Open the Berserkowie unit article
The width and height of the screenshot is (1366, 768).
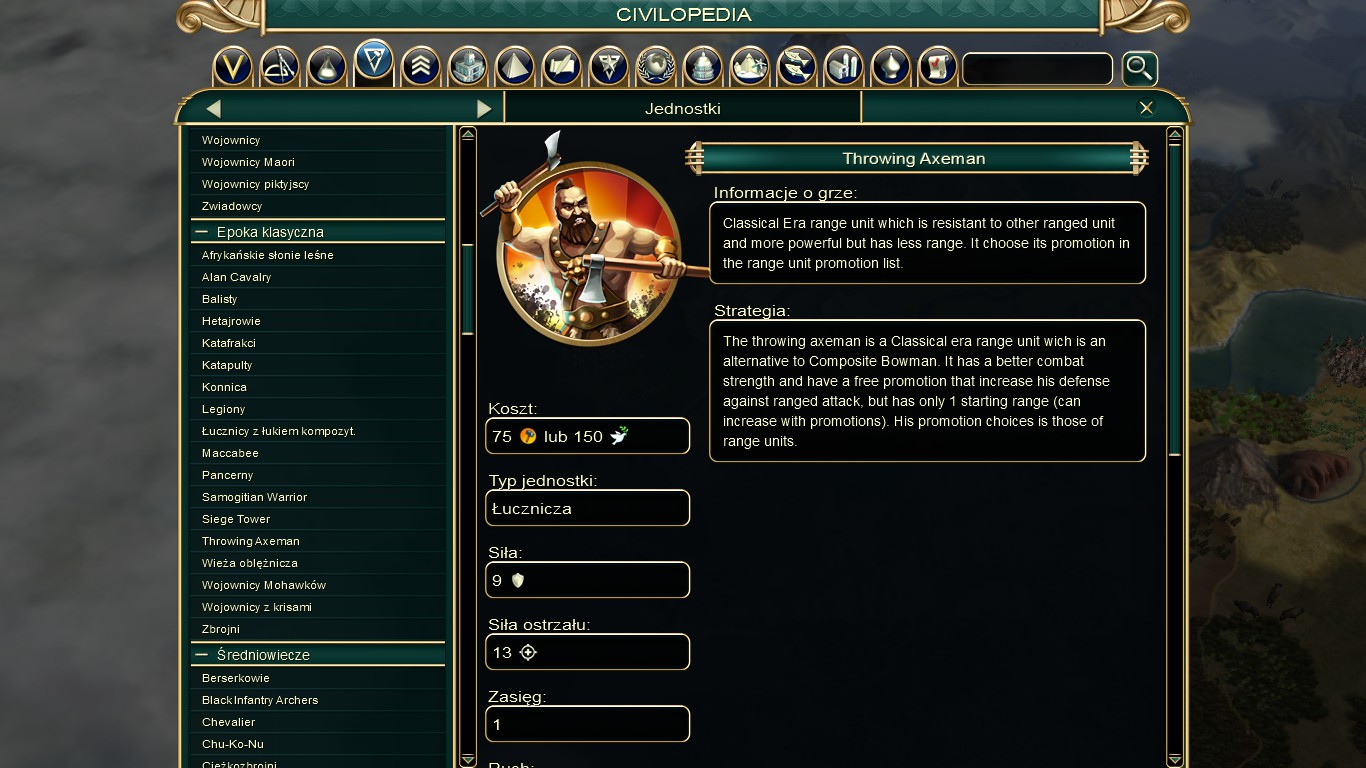236,678
